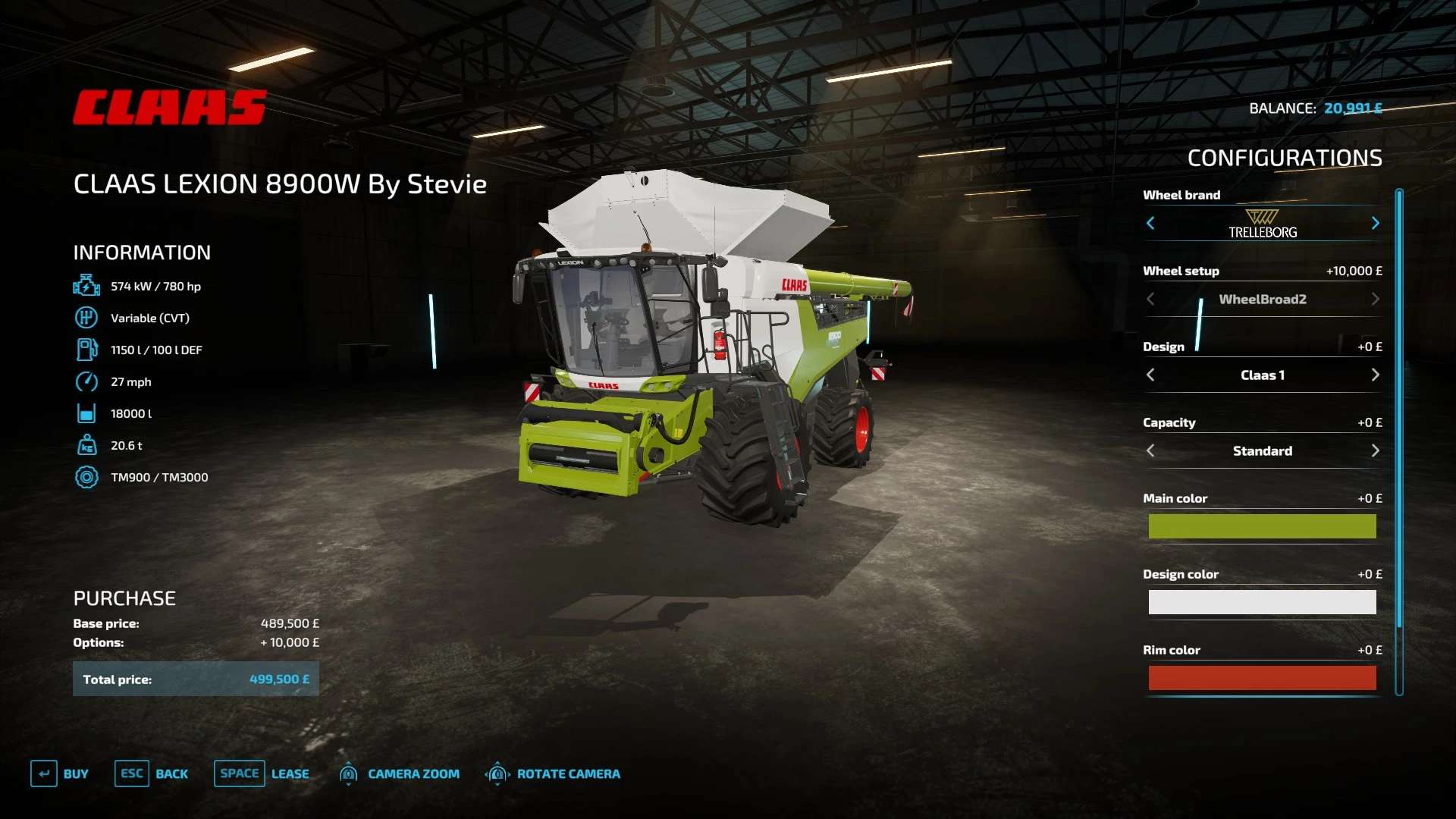The height and width of the screenshot is (819, 1456).
Task: Step Design option back from Claas 1
Action: coord(1150,375)
